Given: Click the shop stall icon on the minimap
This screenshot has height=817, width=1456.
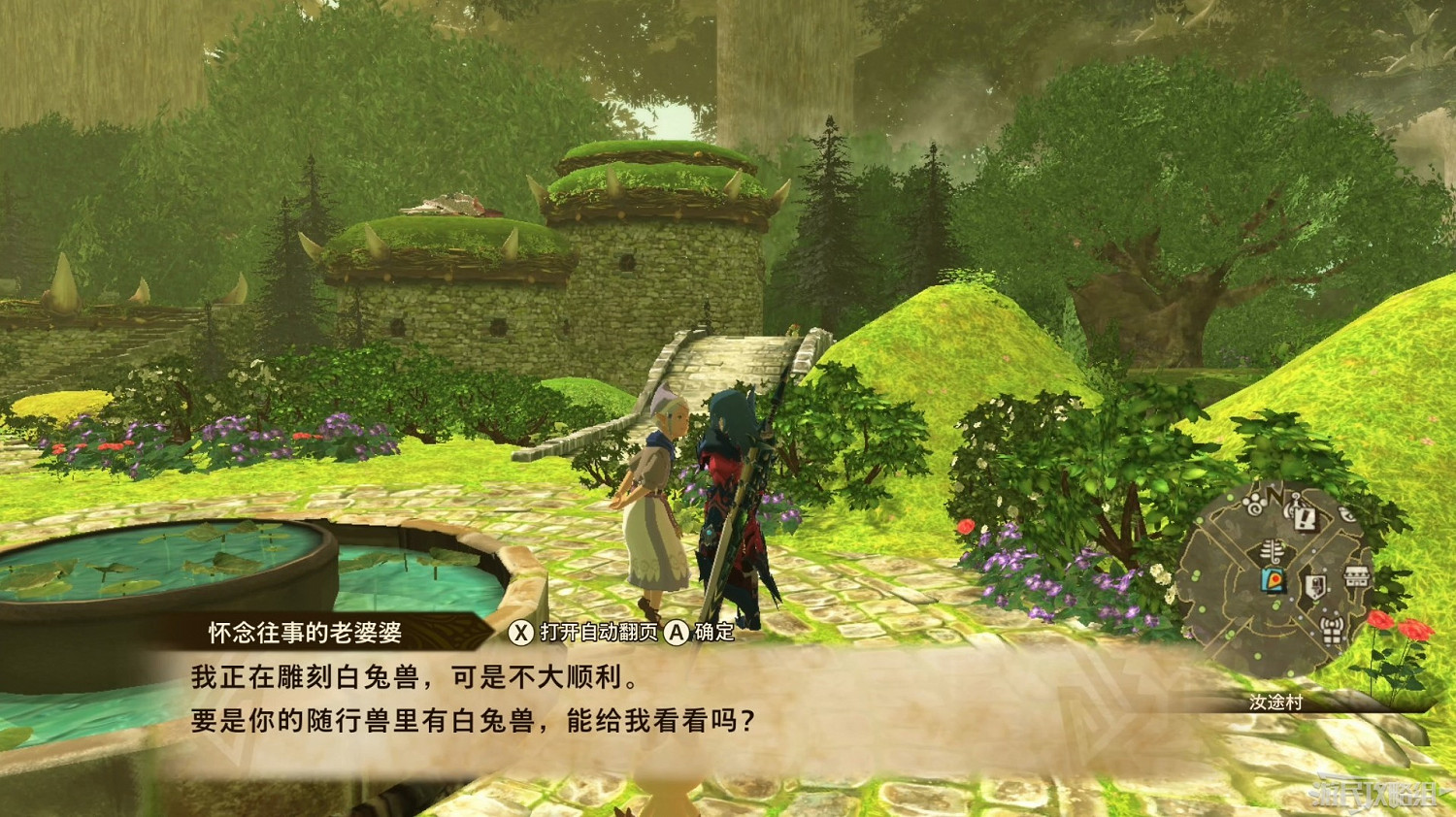Looking at the screenshot, I should (x=1356, y=577).
